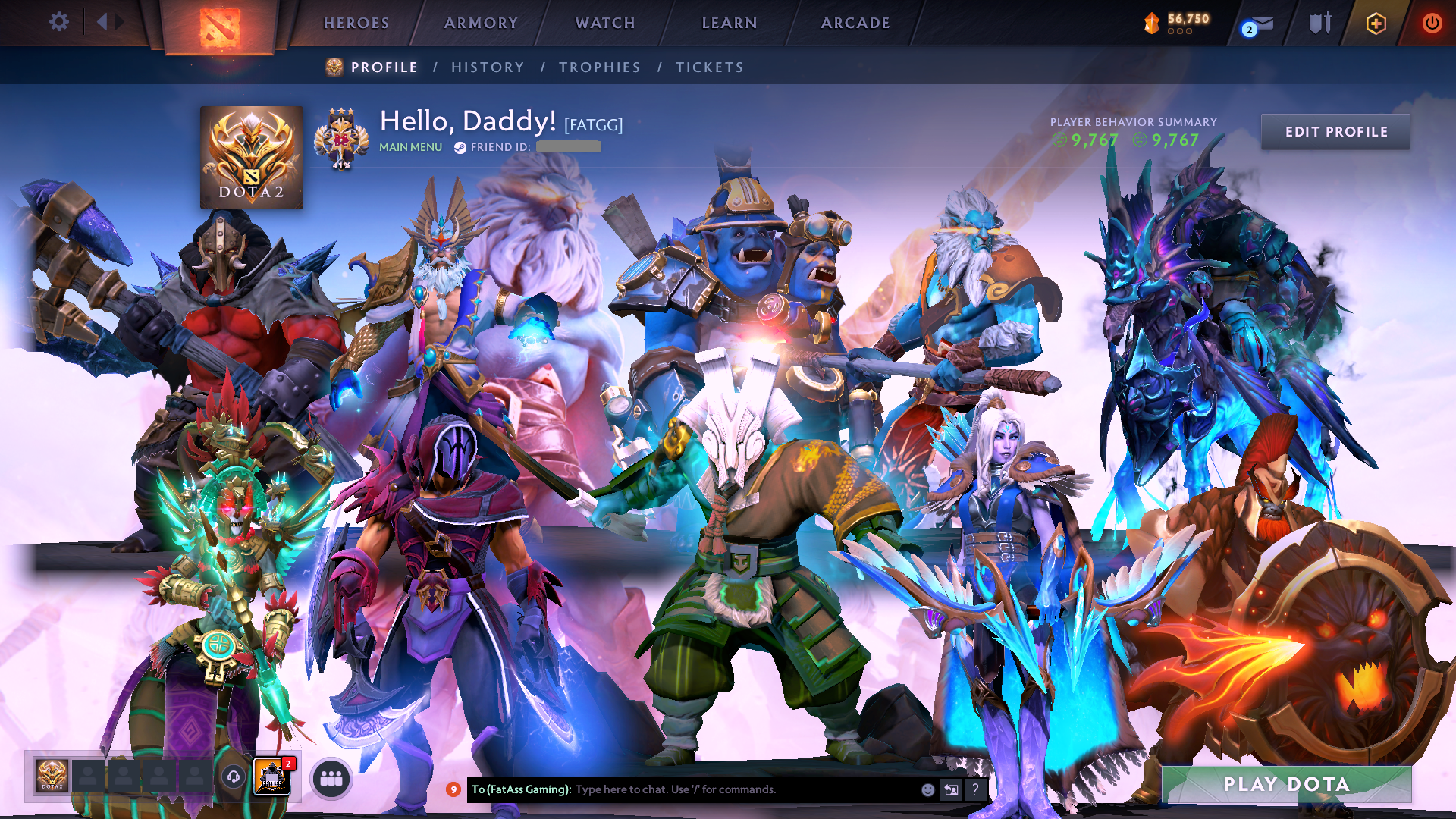
Task: Open the emoticon picker smiley
Action: tap(927, 789)
